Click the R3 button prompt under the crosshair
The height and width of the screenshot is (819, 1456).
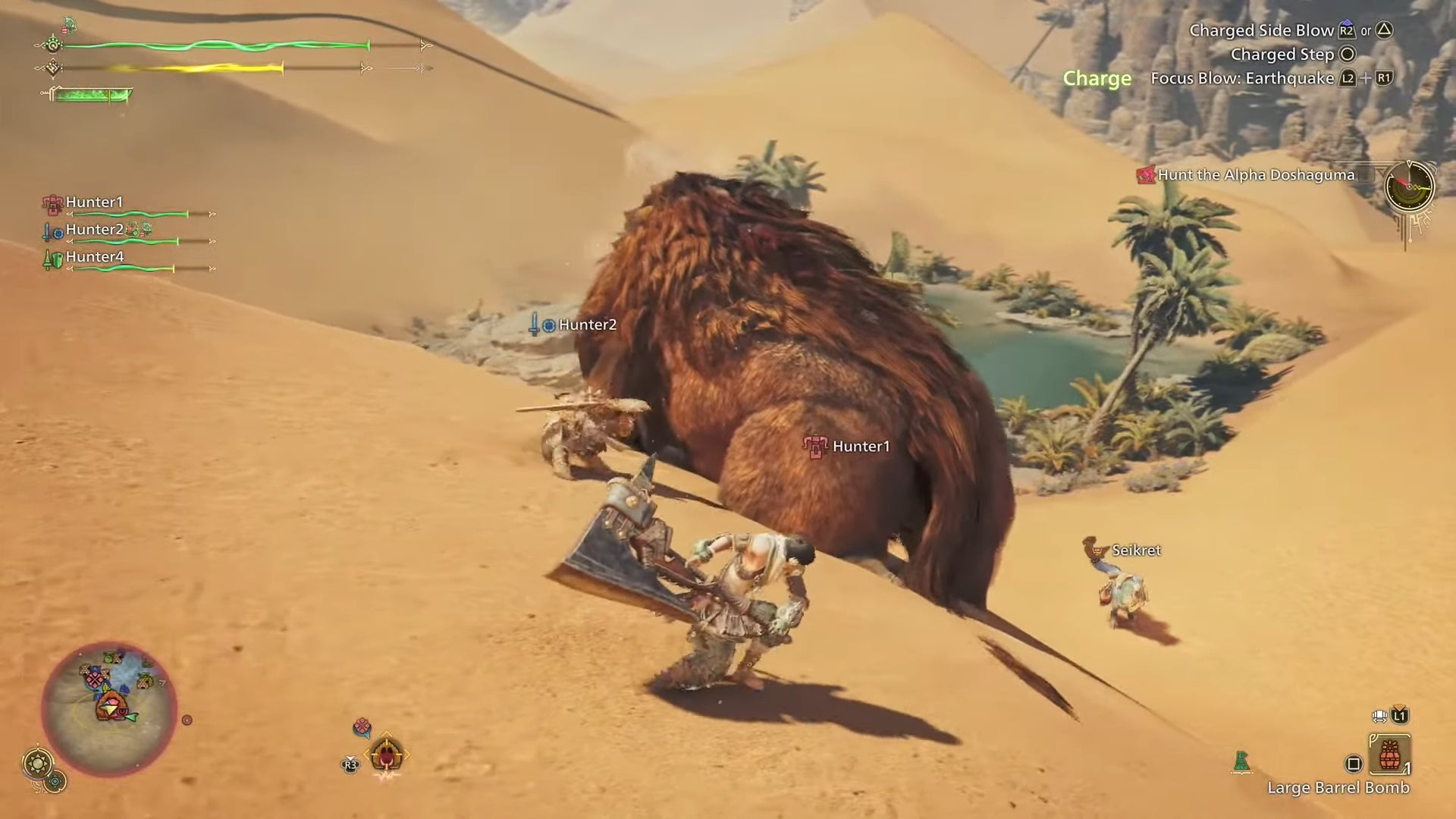351,764
